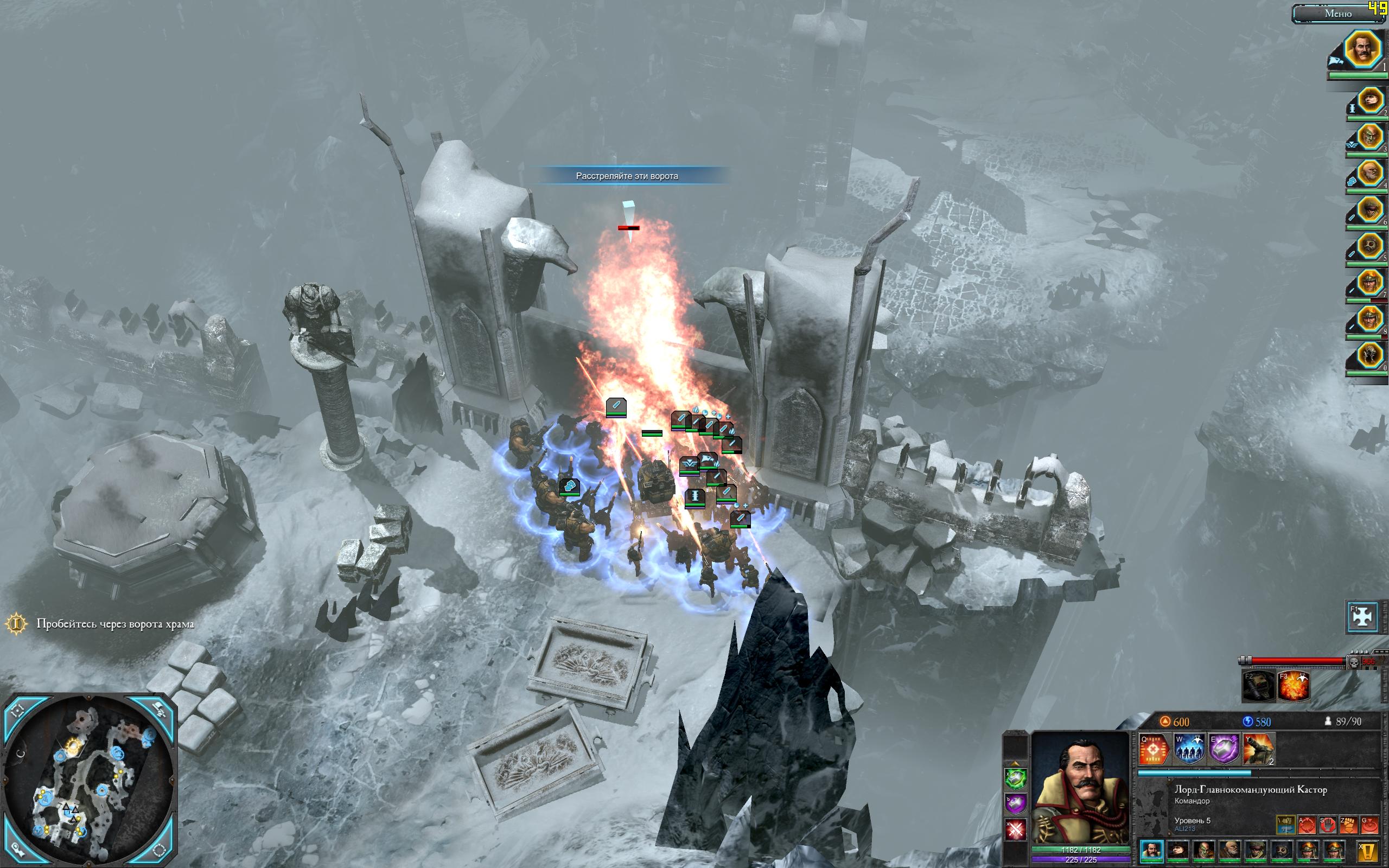Click the yellow exclamation alert button
Screen dimensions: 1389x868
coord(1369,851)
